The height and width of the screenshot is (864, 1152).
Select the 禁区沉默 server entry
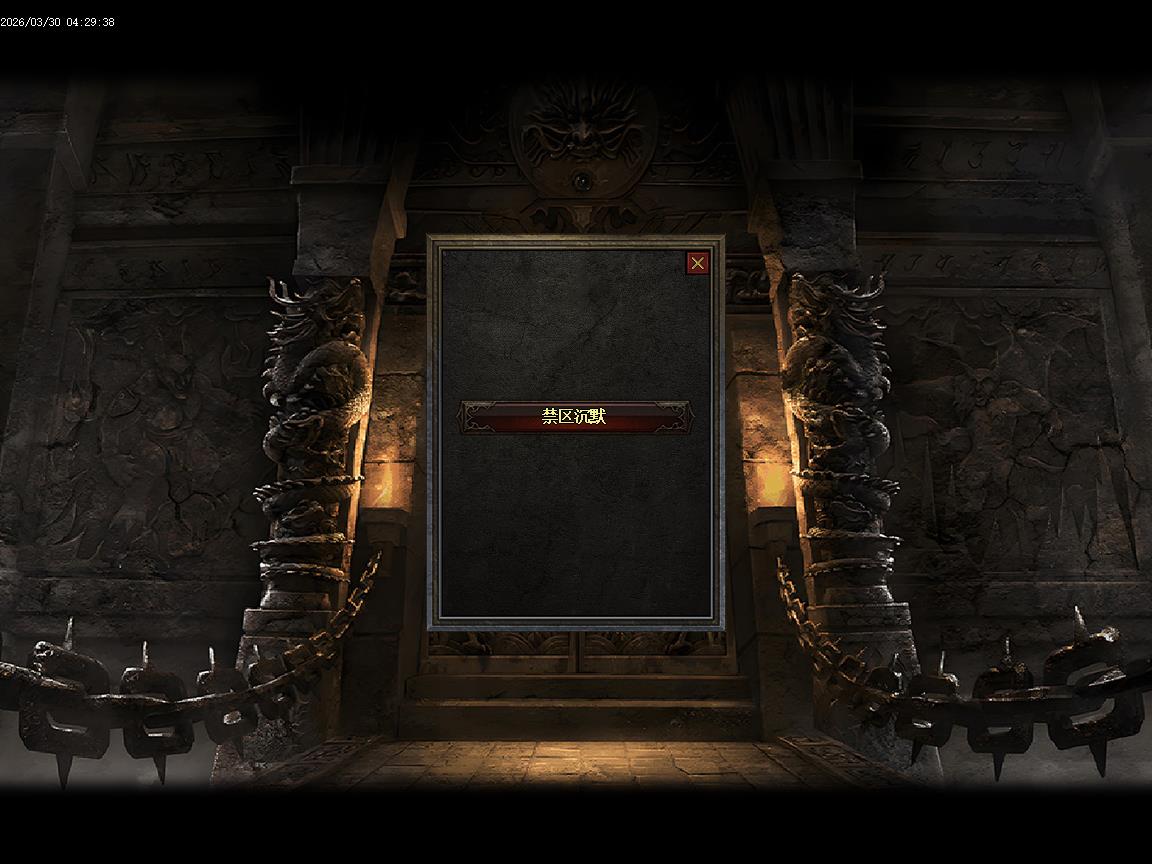click(x=574, y=417)
